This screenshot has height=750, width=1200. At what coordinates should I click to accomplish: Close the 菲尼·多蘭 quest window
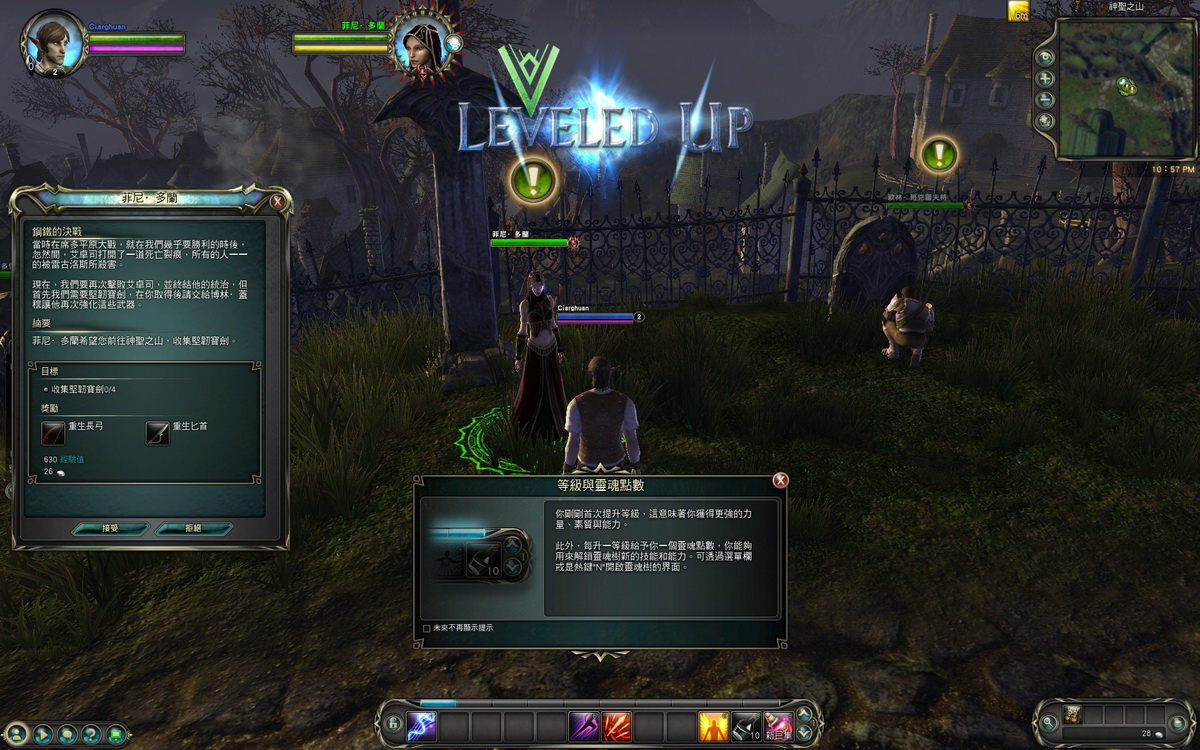(278, 201)
